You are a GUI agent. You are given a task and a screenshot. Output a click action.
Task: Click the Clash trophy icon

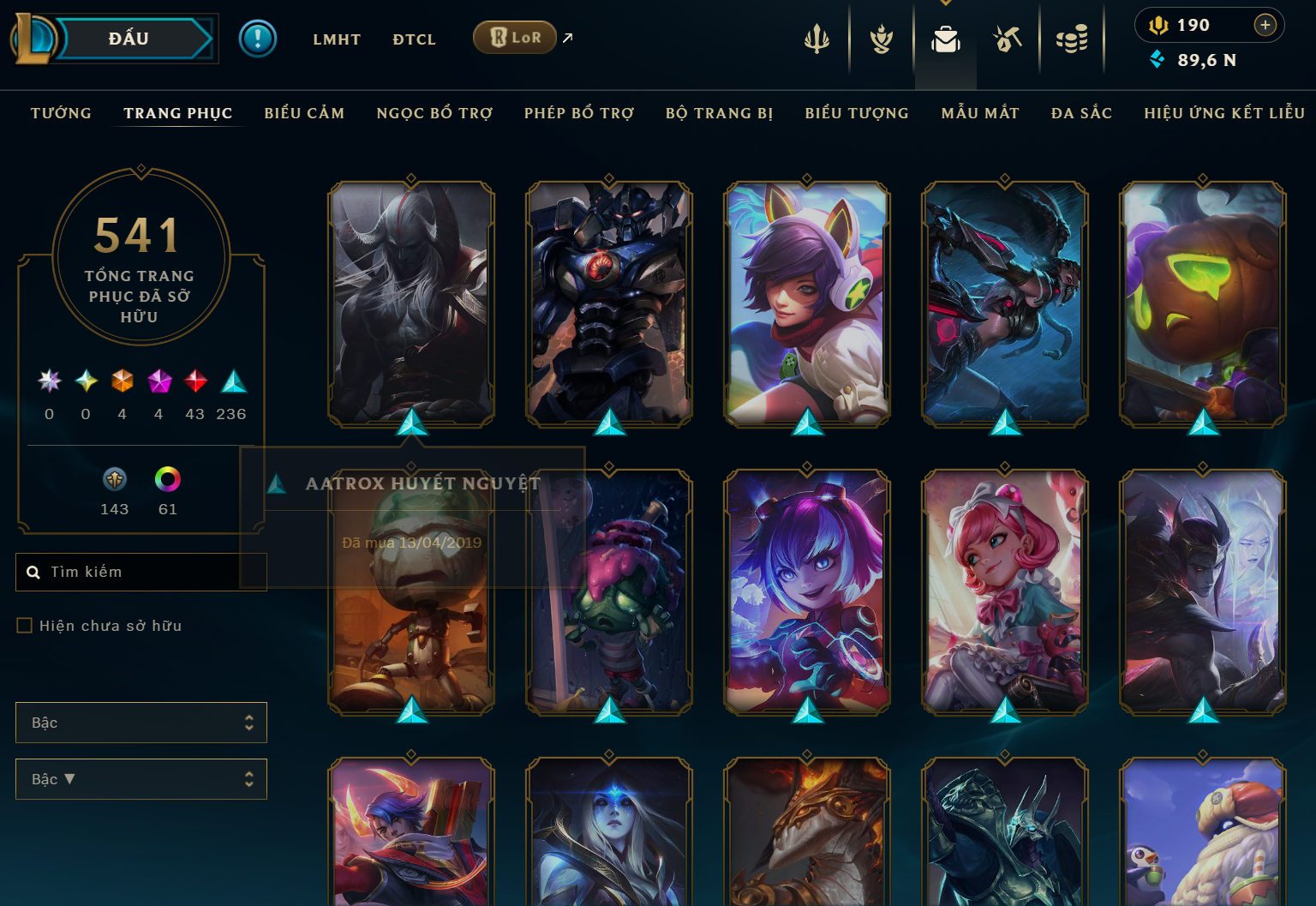[x=879, y=39]
